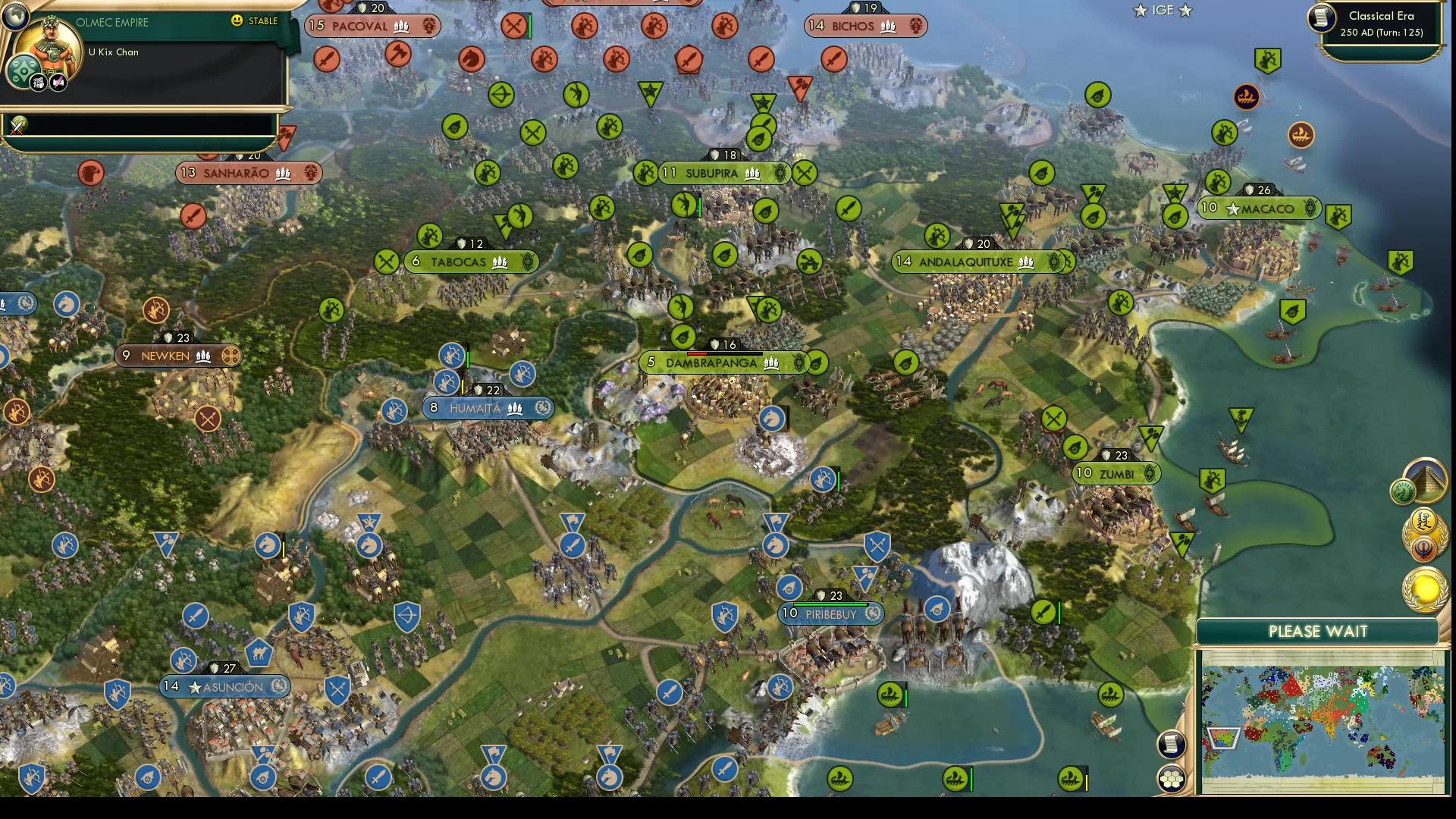Click the muted-speech diplomacy icon under the portrait
1456x819 pixels.
coord(58,82)
